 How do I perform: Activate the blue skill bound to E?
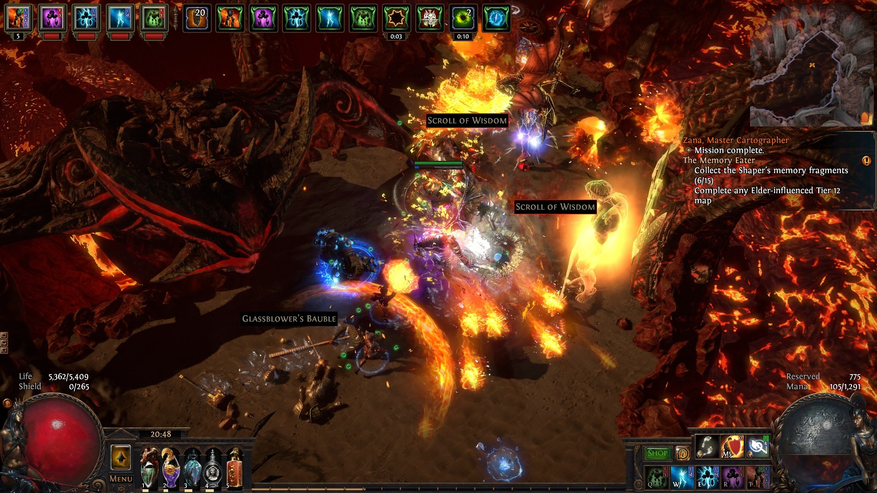(x=708, y=476)
